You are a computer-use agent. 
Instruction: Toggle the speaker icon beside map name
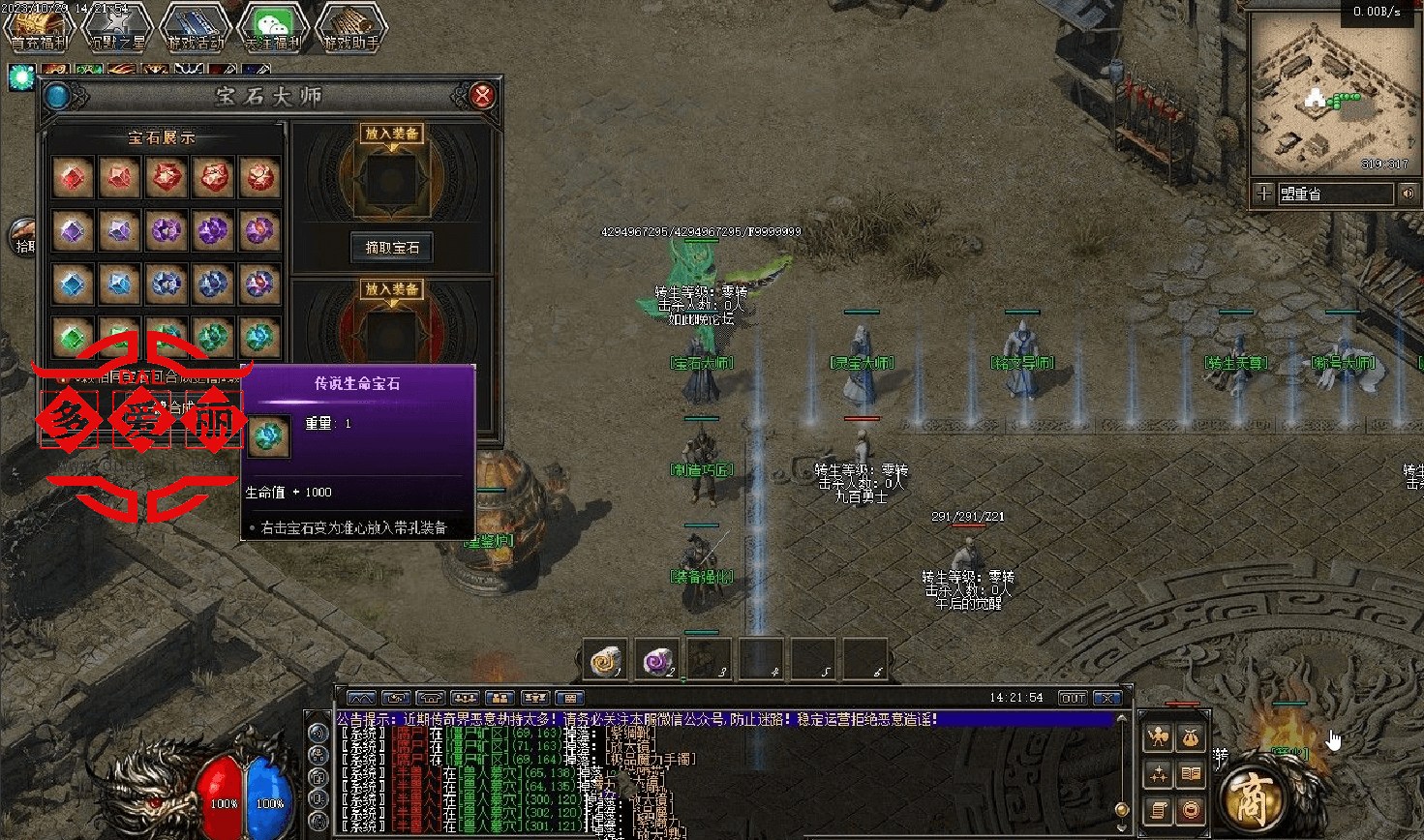coord(1409,194)
